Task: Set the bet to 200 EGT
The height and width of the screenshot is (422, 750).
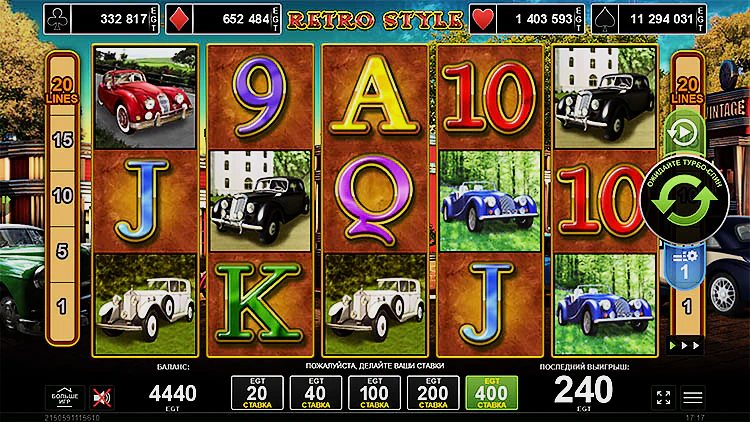Action: pos(431,394)
